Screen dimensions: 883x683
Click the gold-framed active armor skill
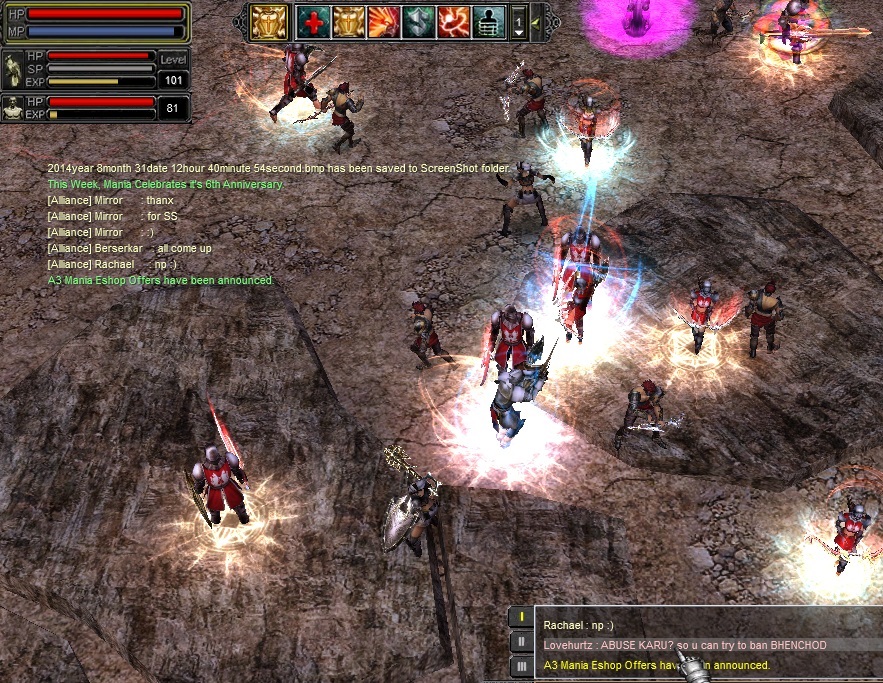click(x=269, y=21)
